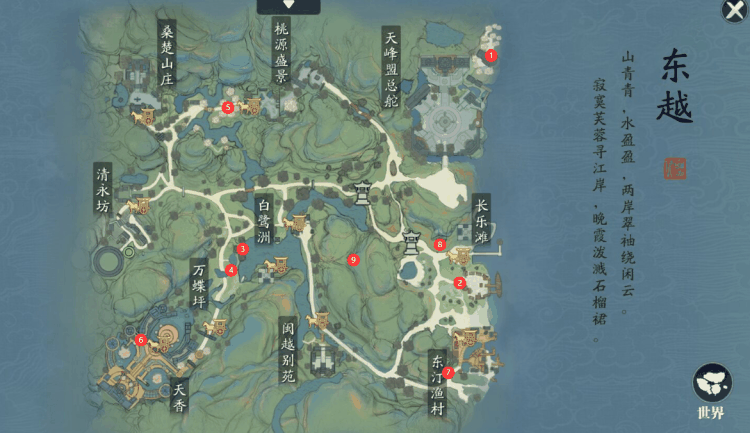Image resolution: width=750 pixels, height=433 pixels.
Task: Choose red map marker number 2
Action: 460,283
